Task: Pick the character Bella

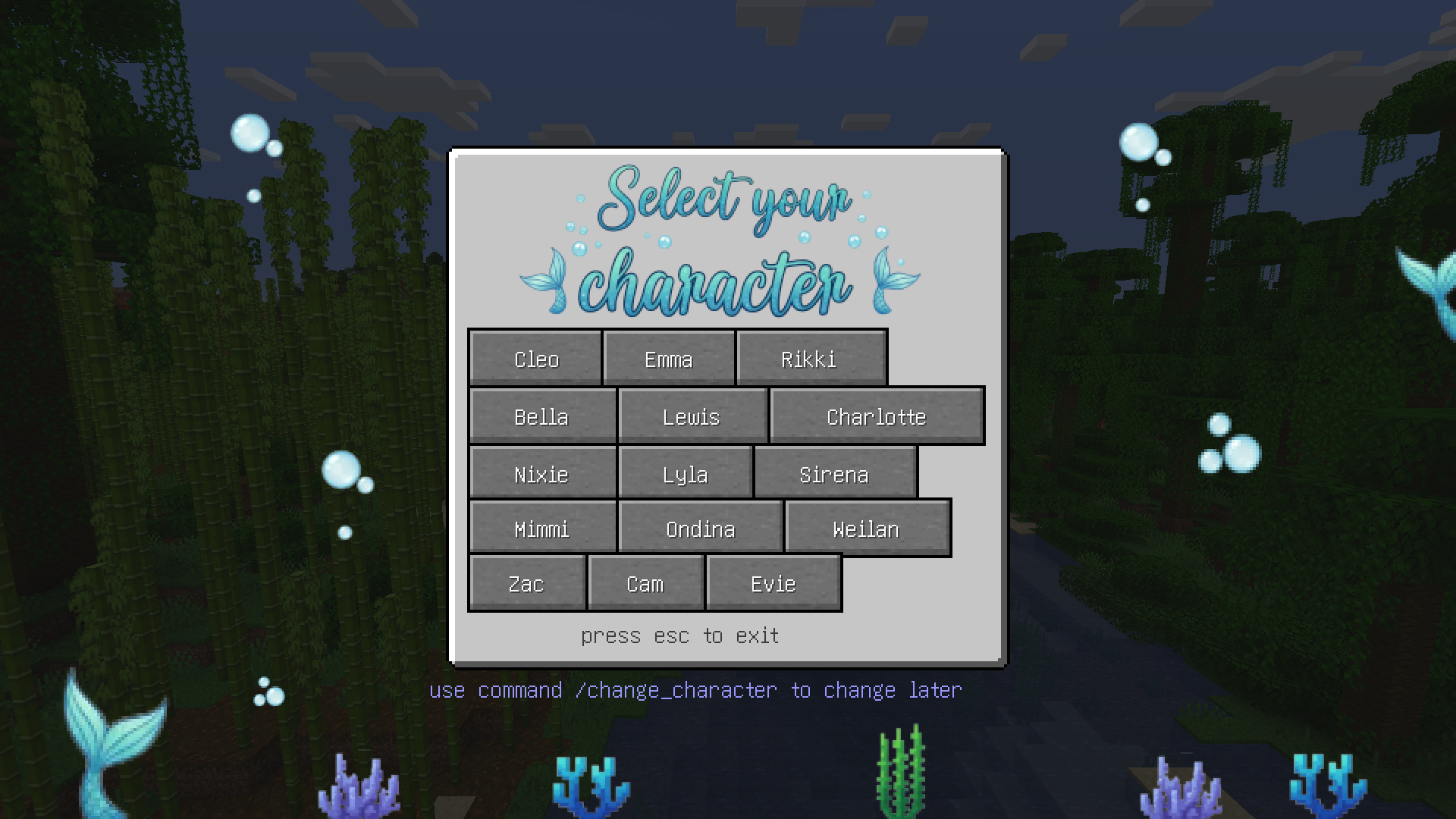Action: click(x=541, y=416)
